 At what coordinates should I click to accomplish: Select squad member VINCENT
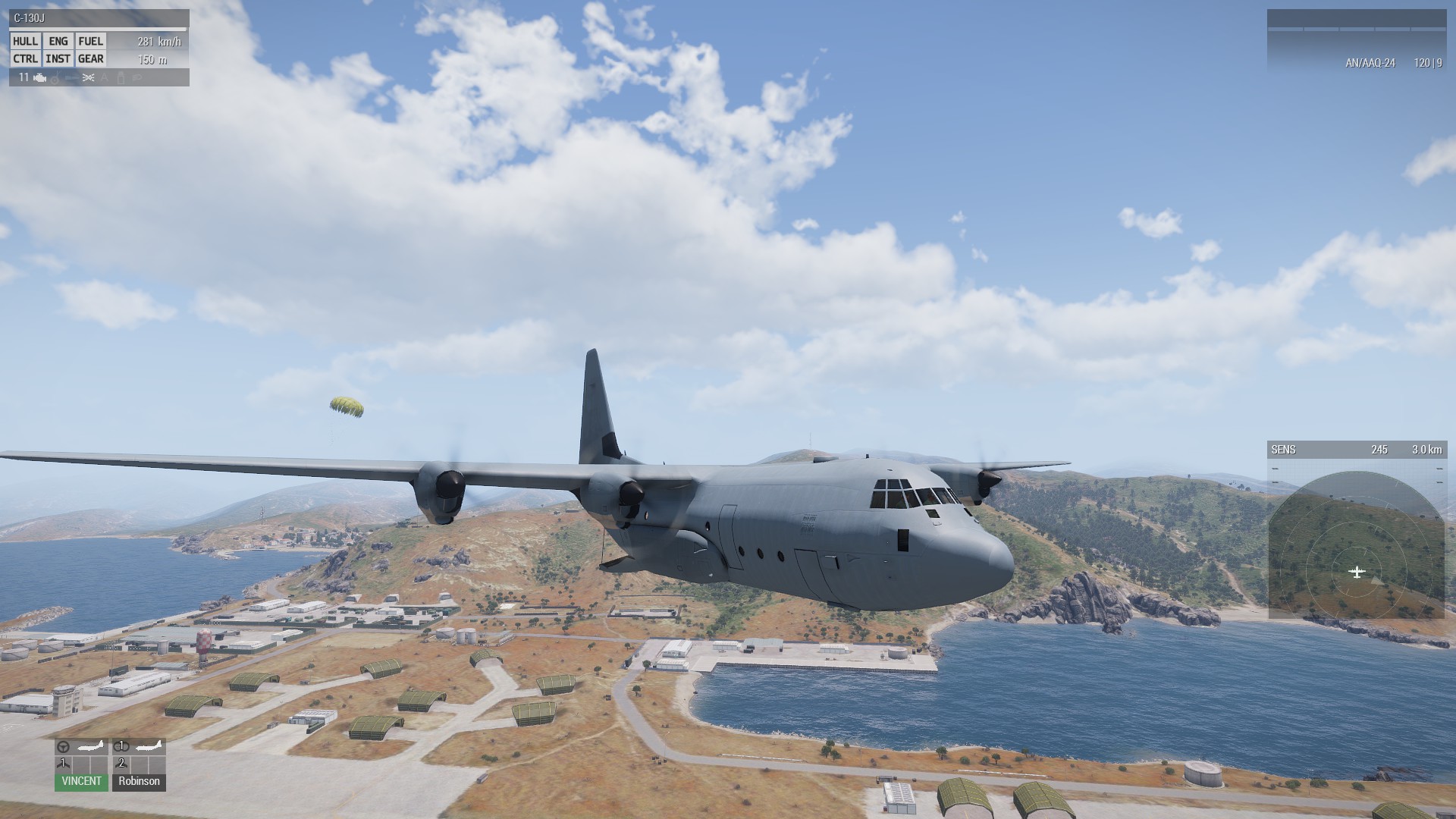click(81, 781)
